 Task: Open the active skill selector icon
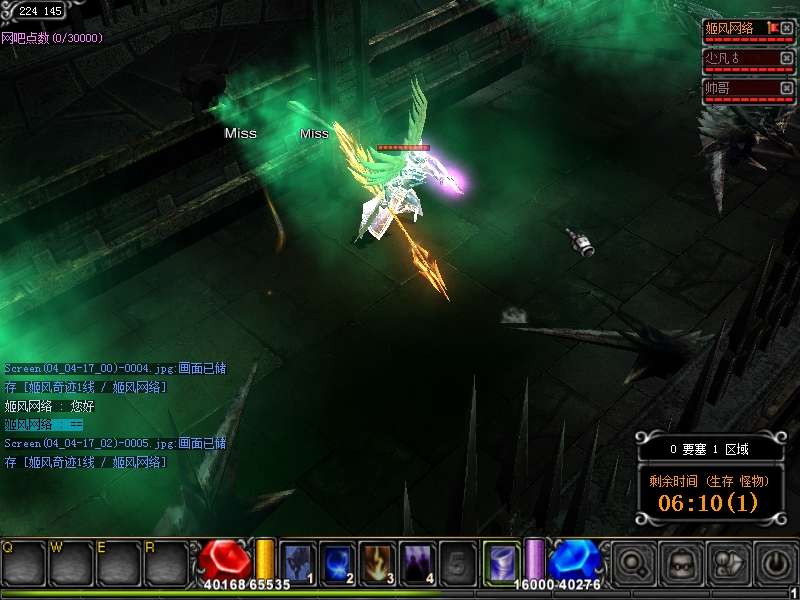[x=502, y=561]
